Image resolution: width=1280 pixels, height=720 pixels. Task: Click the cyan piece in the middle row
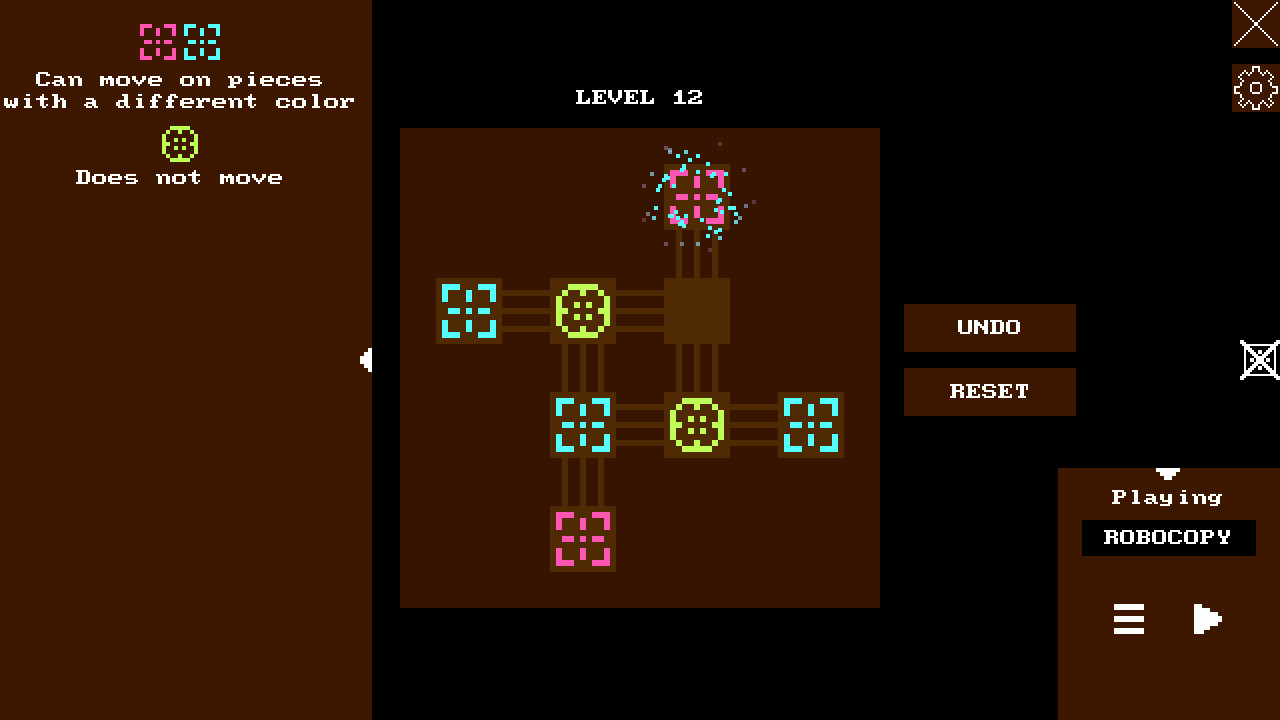pos(583,425)
